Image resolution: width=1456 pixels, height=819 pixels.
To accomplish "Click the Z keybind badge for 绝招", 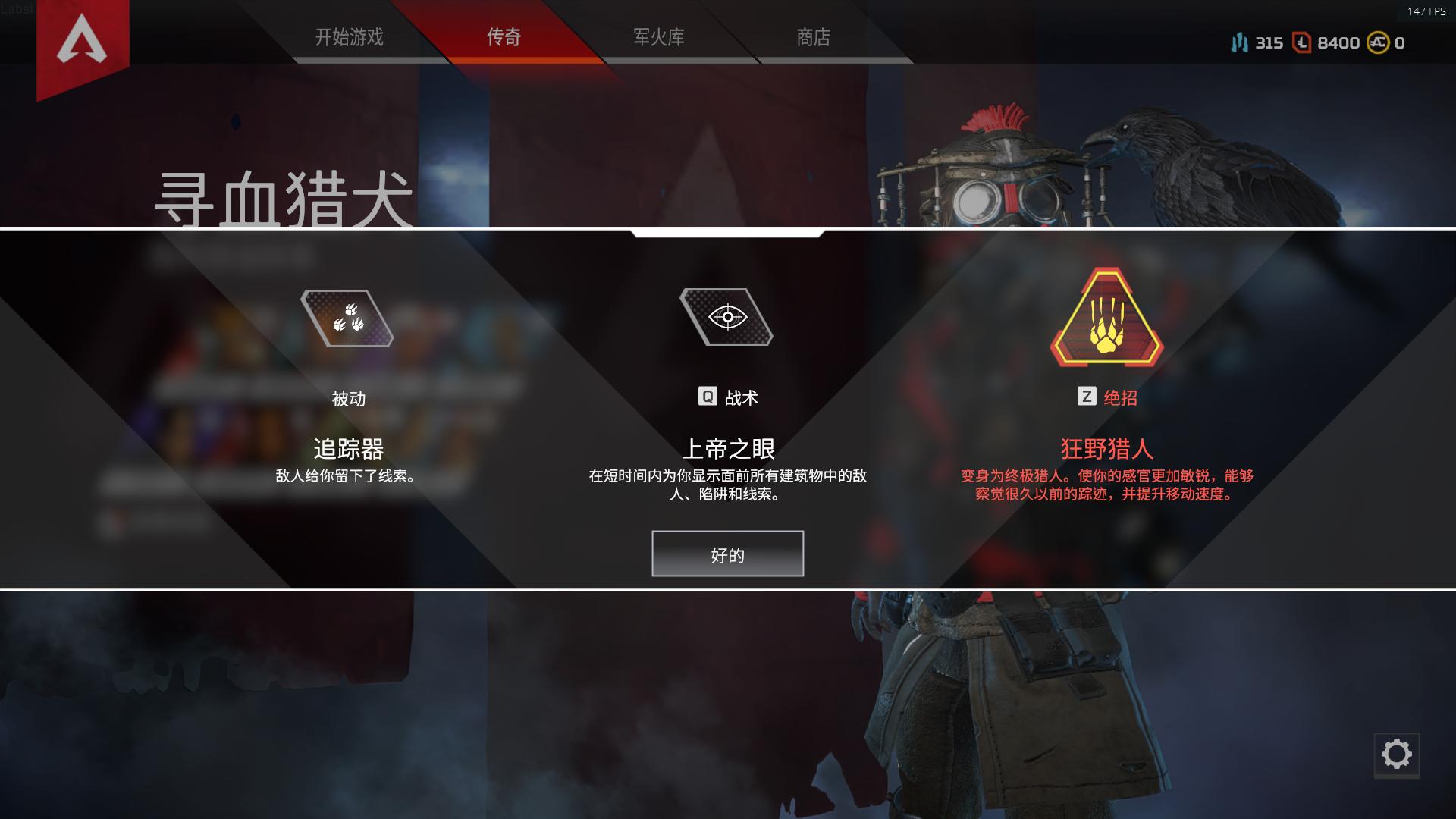I will tap(1087, 396).
